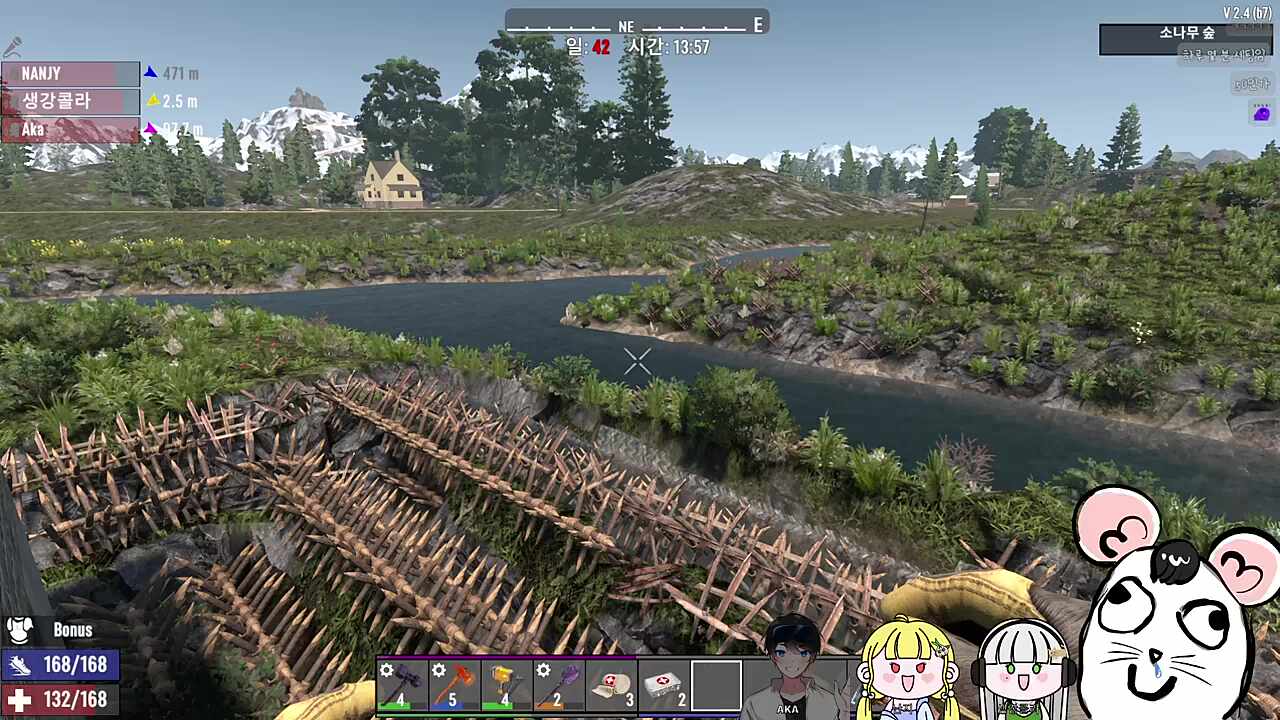Viewport: 1280px width, 720px height.
Task: Click the red health bar showing 132/168
Action: (x=60, y=701)
